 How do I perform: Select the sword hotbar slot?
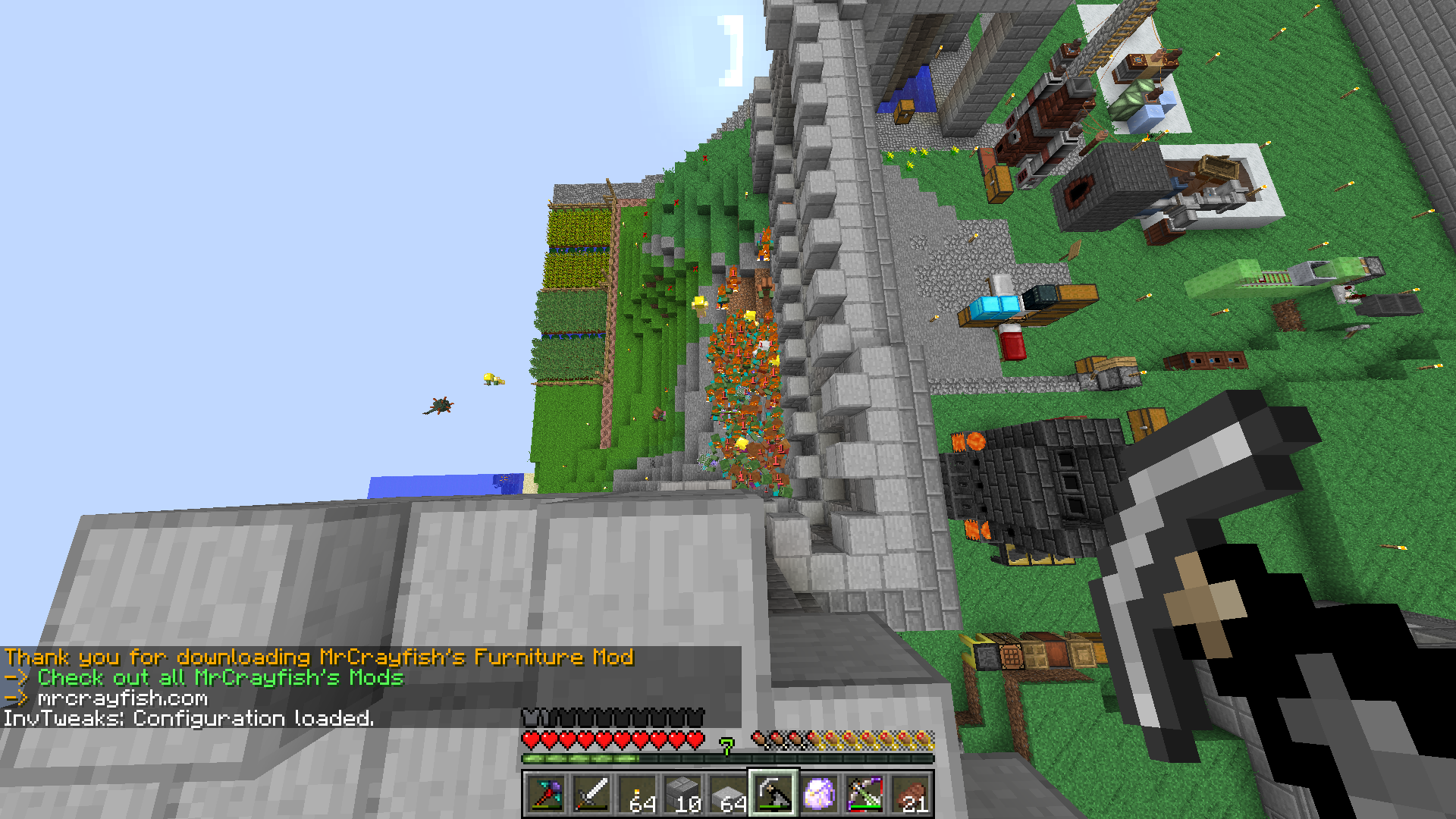tap(591, 794)
